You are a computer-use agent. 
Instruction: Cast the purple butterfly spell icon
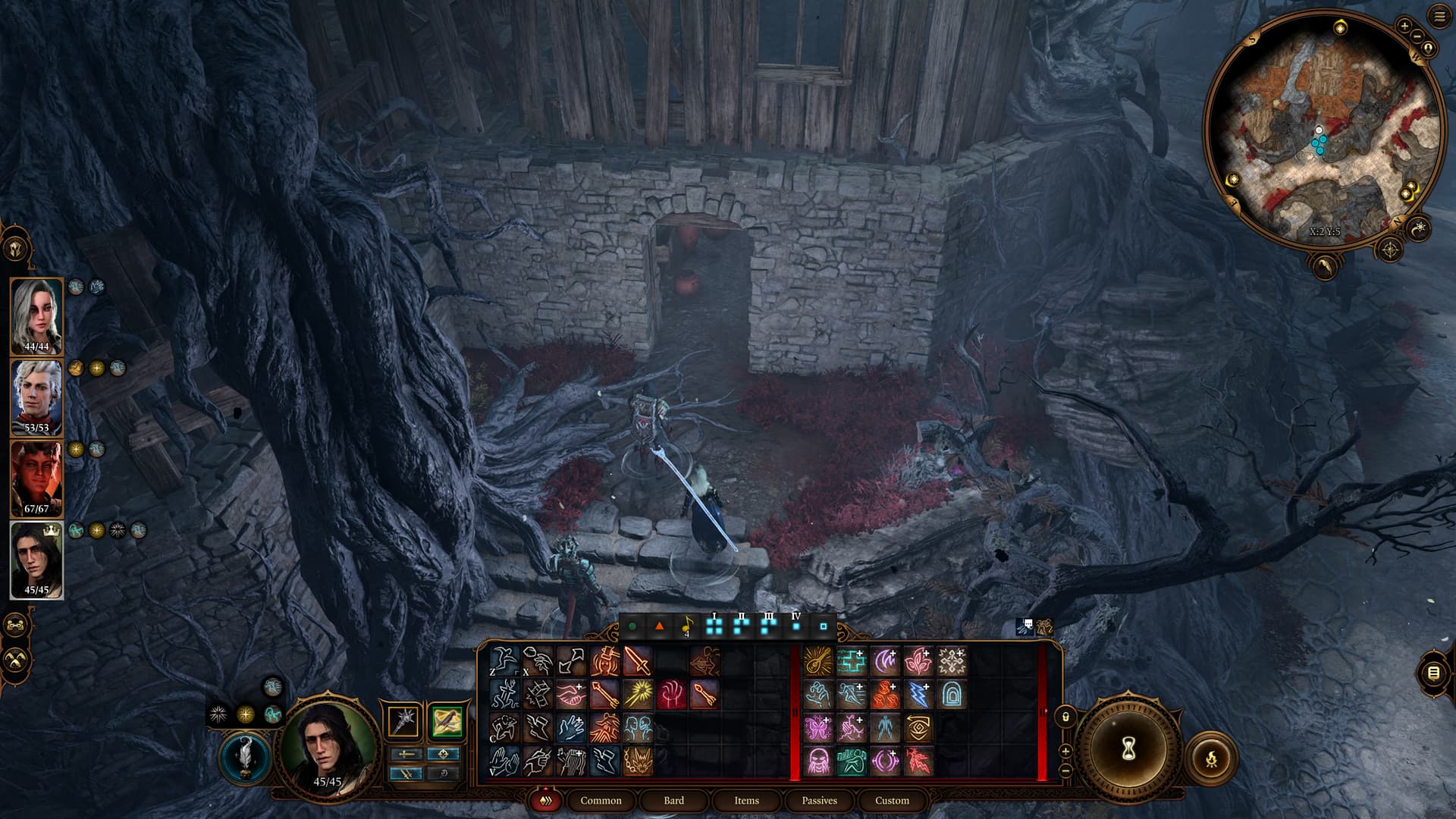[818, 728]
